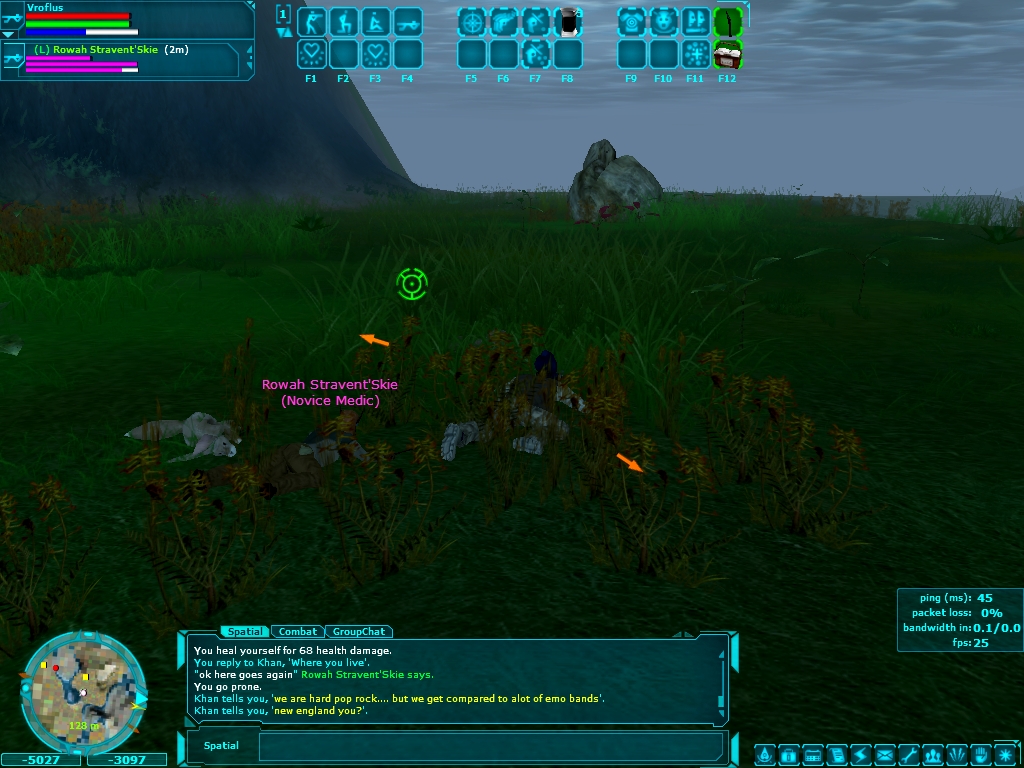Screen dimensions: 1024x768
Task: Open the lightning bolt commands icon
Action: (x=860, y=754)
